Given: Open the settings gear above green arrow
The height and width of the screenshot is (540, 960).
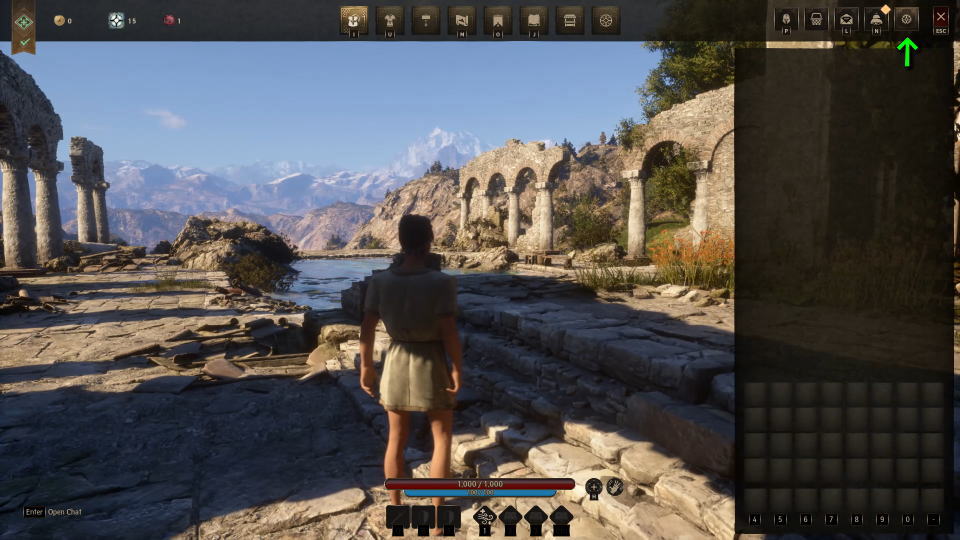Looking at the screenshot, I should (x=907, y=19).
